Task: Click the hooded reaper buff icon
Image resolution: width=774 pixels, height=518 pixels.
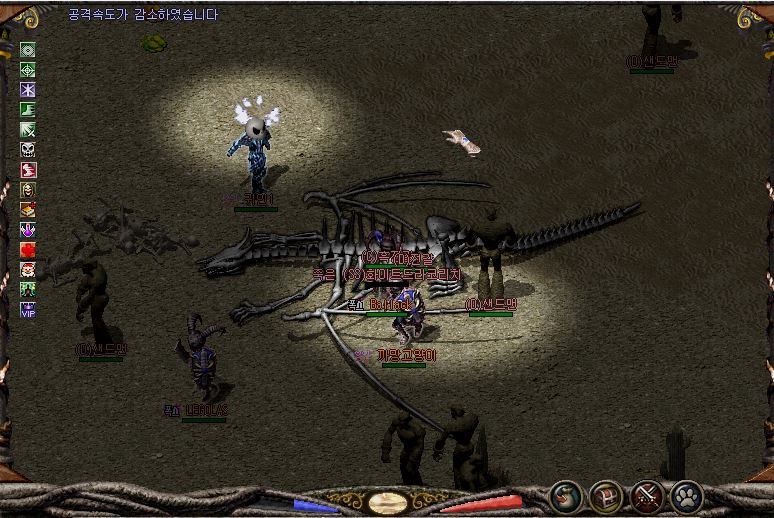Action: [x=28, y=189]
